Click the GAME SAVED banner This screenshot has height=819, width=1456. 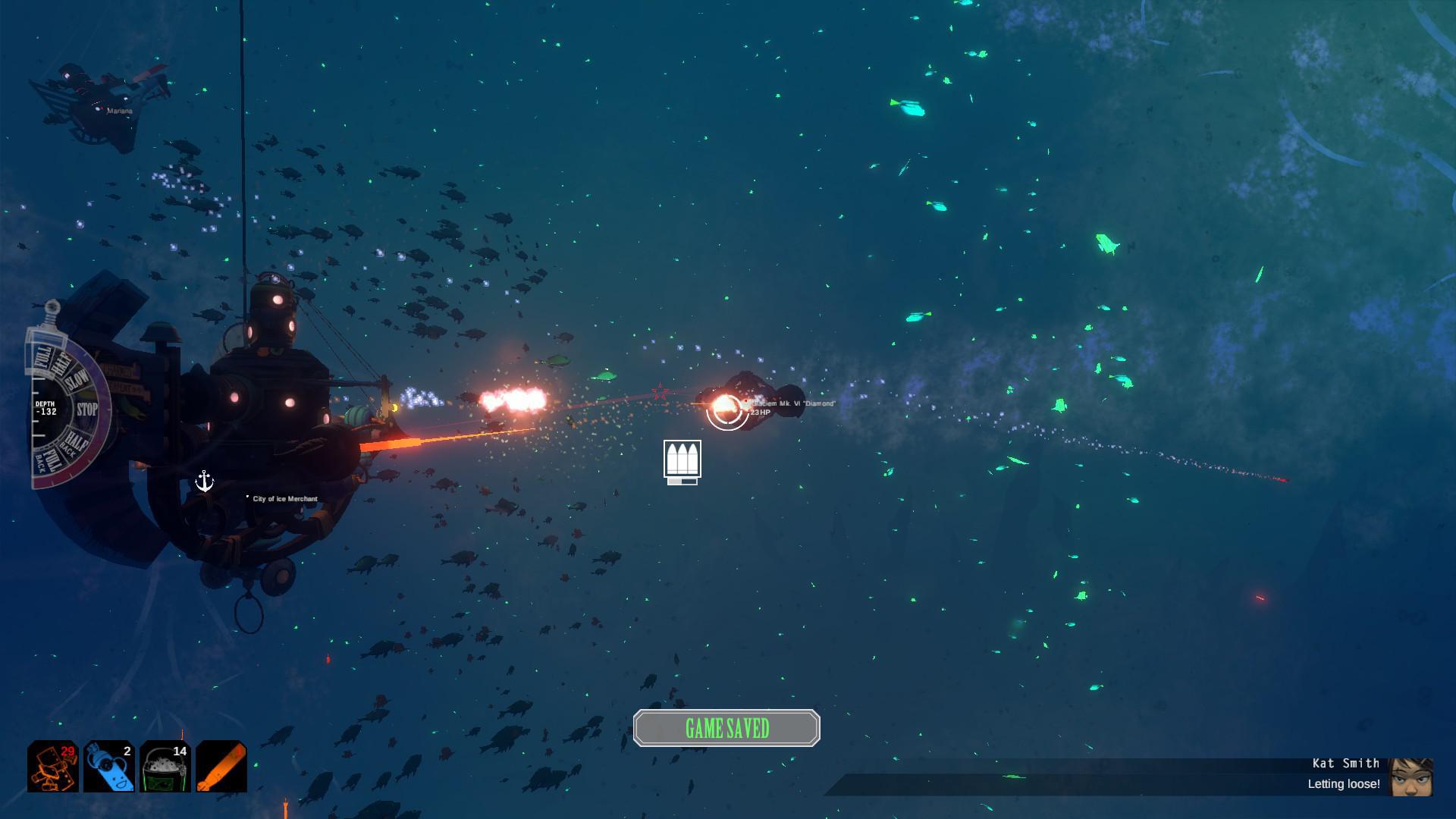pos(726,726)
